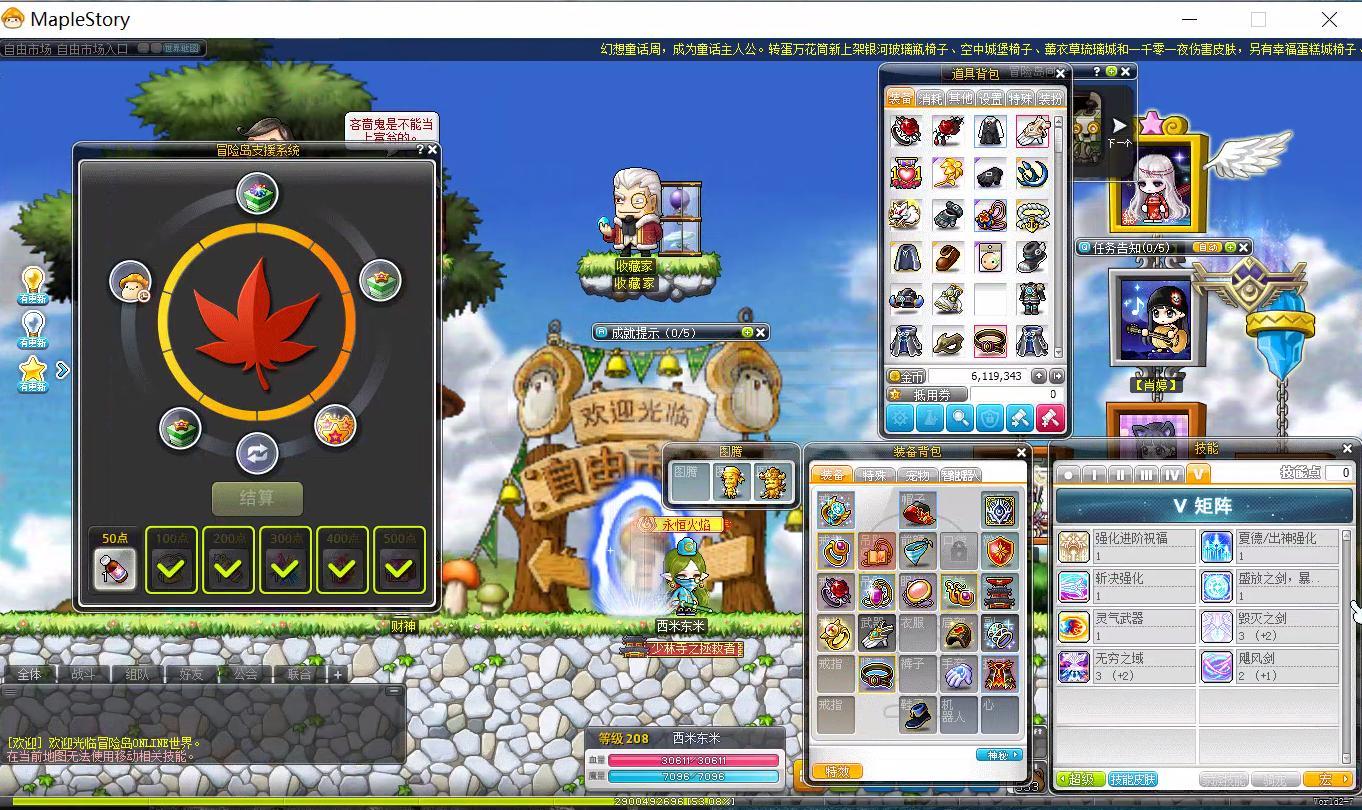Switch to the 宠物 equipment tab
1362x810 pixels.
click(917, 475)
